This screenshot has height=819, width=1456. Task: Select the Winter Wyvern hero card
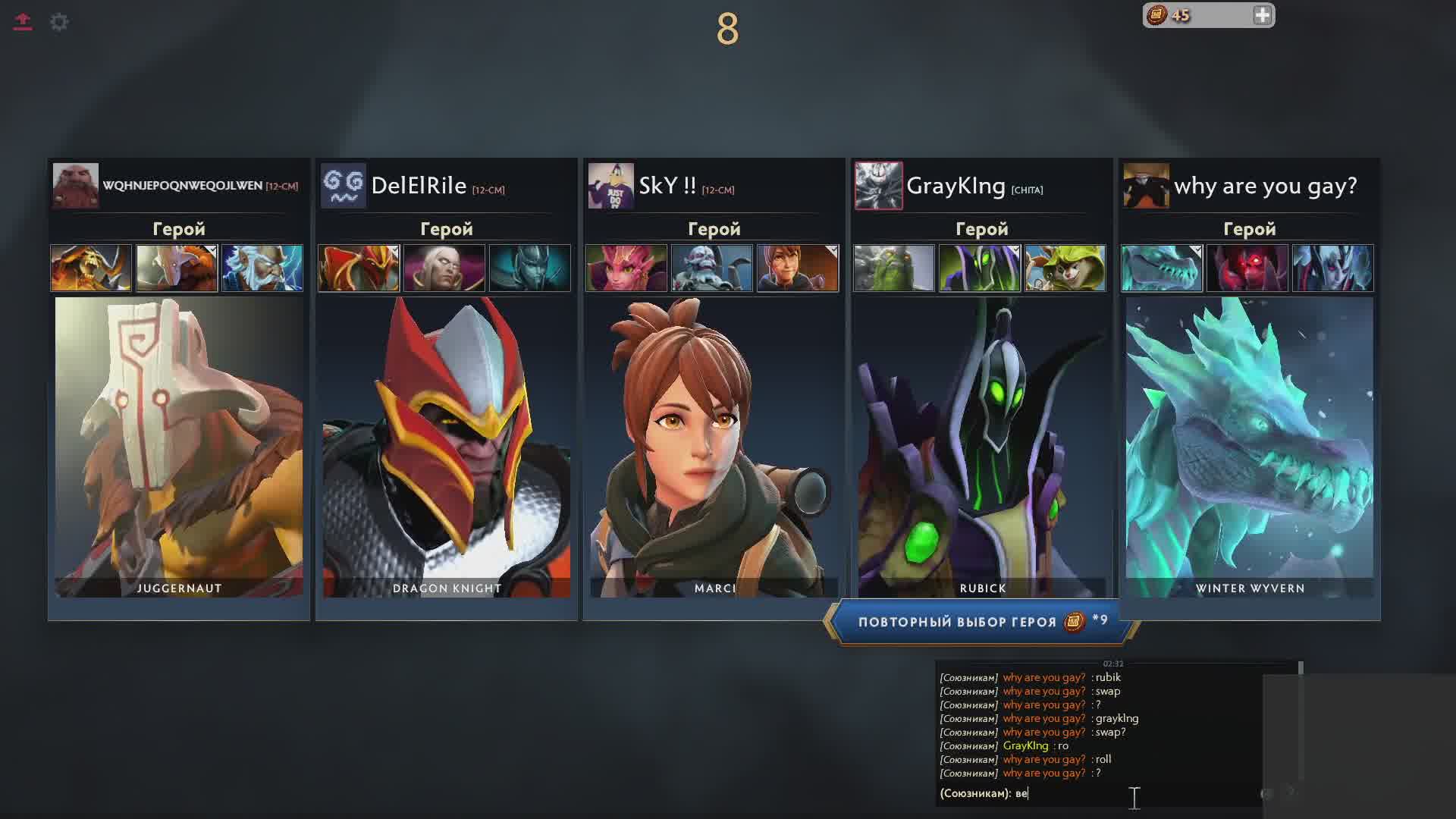click(1250, 447)
